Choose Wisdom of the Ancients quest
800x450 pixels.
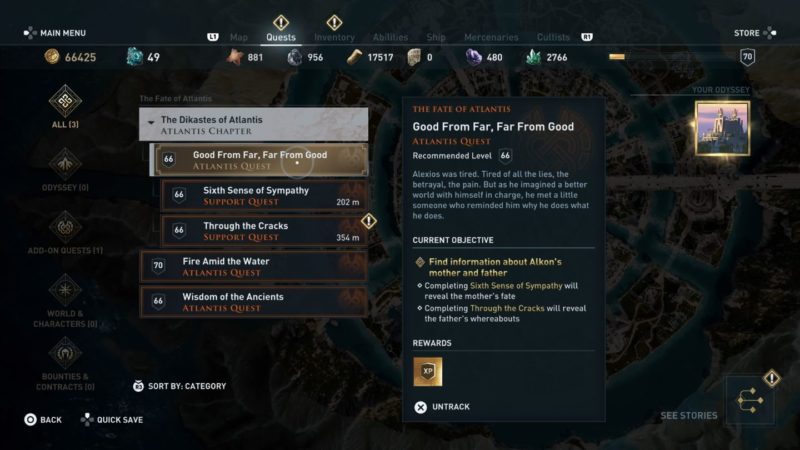253,301
